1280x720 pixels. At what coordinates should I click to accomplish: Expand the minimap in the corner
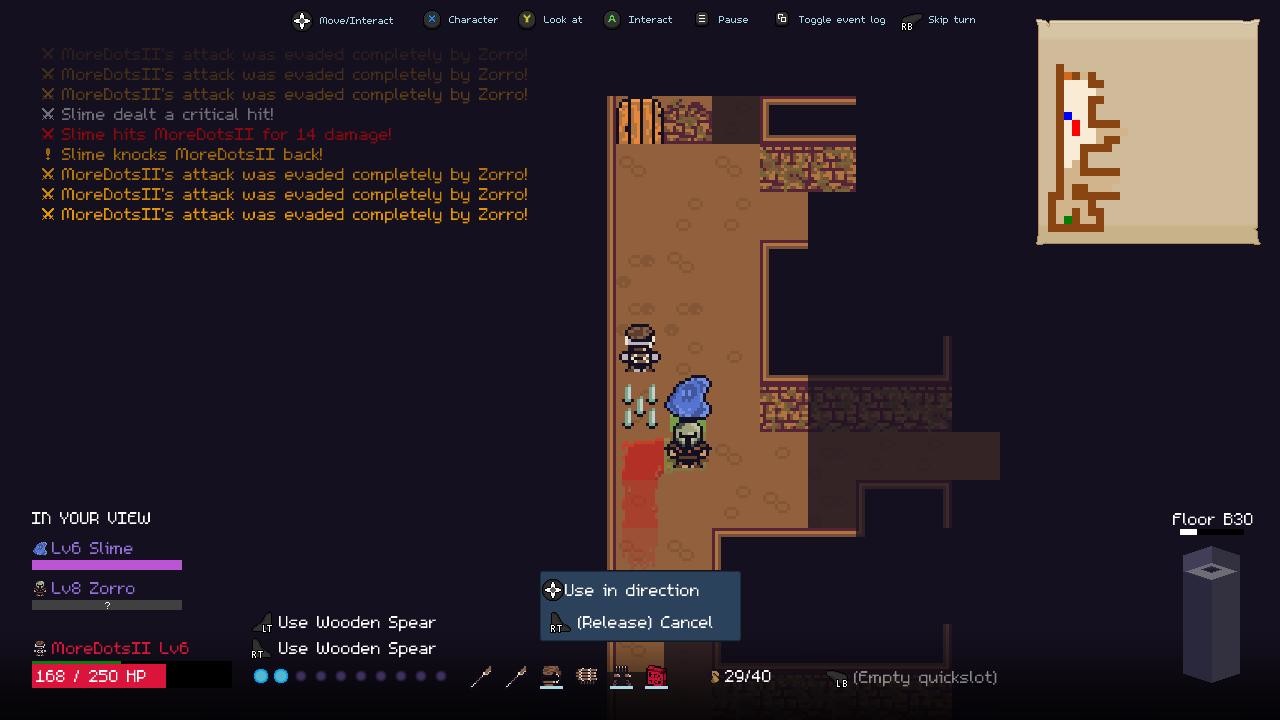point(1147,131)
